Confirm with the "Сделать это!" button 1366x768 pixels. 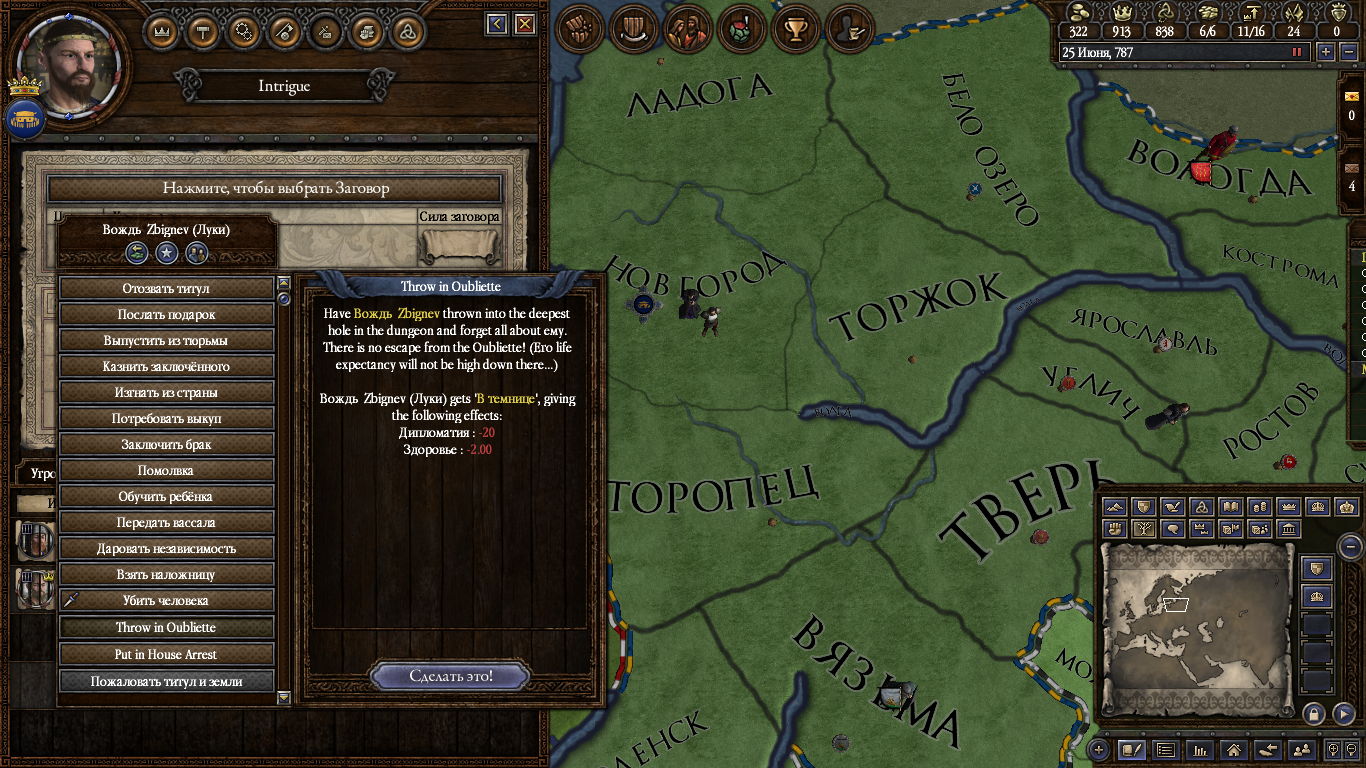(x=451, y=676)
